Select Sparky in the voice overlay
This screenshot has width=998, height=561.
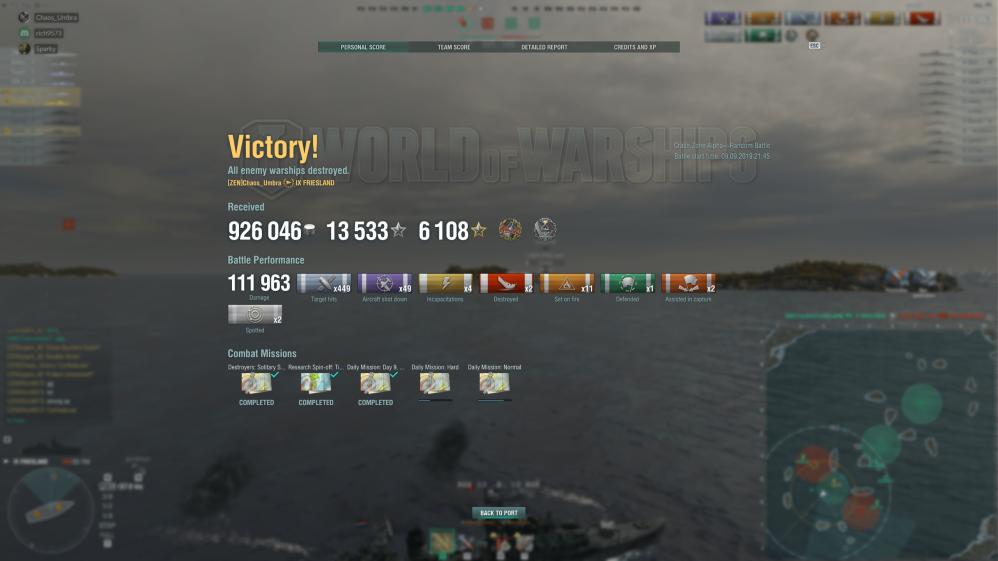click(46, 48)
